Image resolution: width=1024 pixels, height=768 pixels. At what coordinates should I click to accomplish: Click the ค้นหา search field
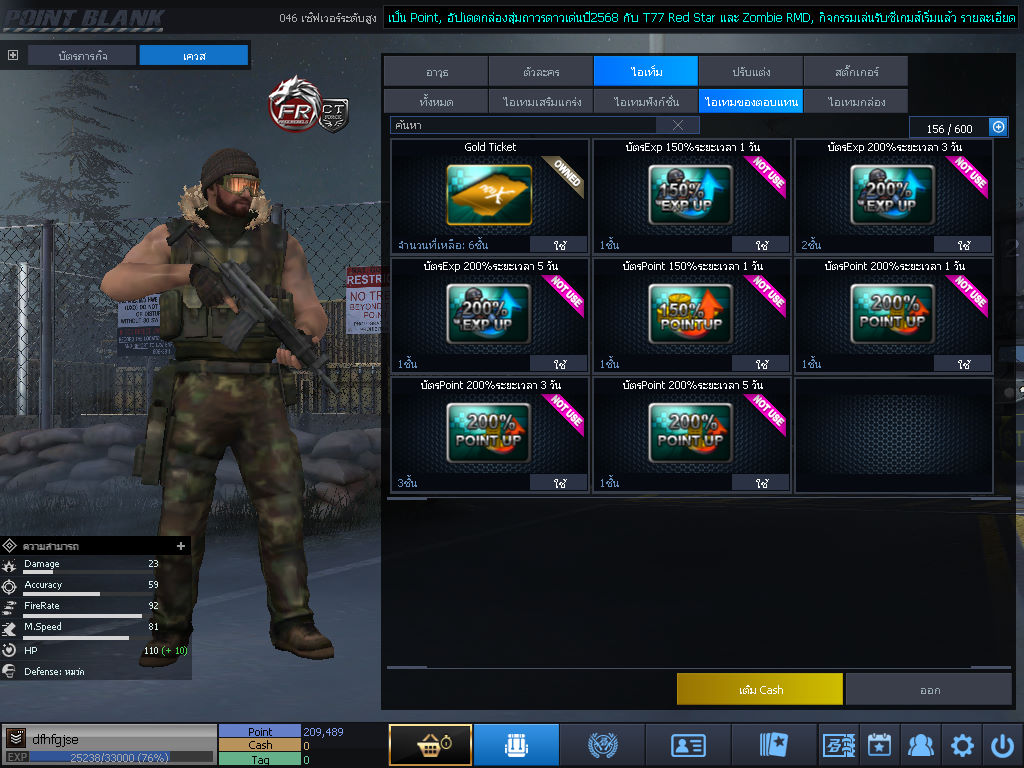pos(522,125)
